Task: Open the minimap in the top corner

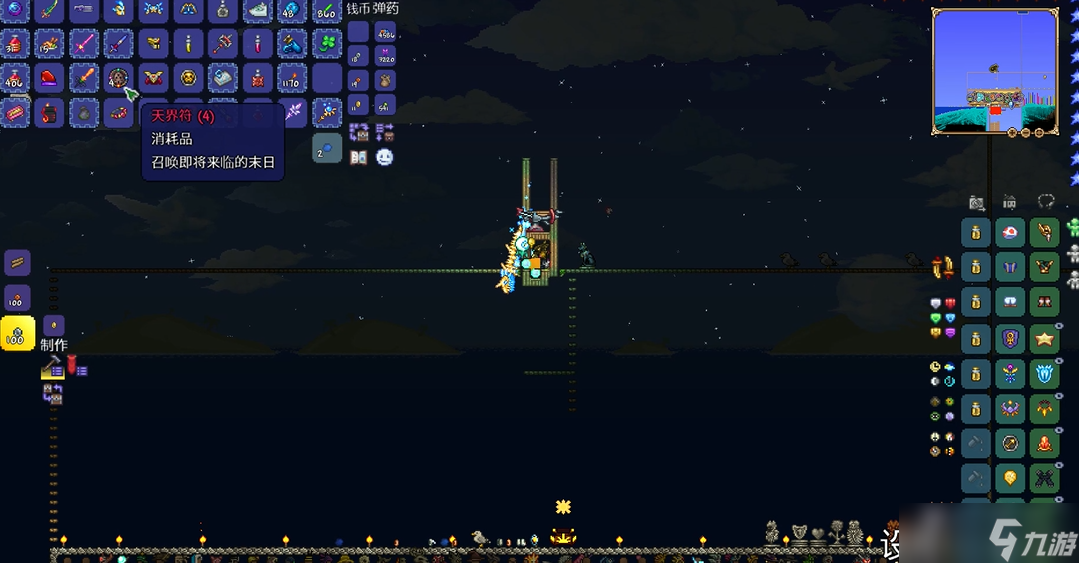Action: click(994, 72)
